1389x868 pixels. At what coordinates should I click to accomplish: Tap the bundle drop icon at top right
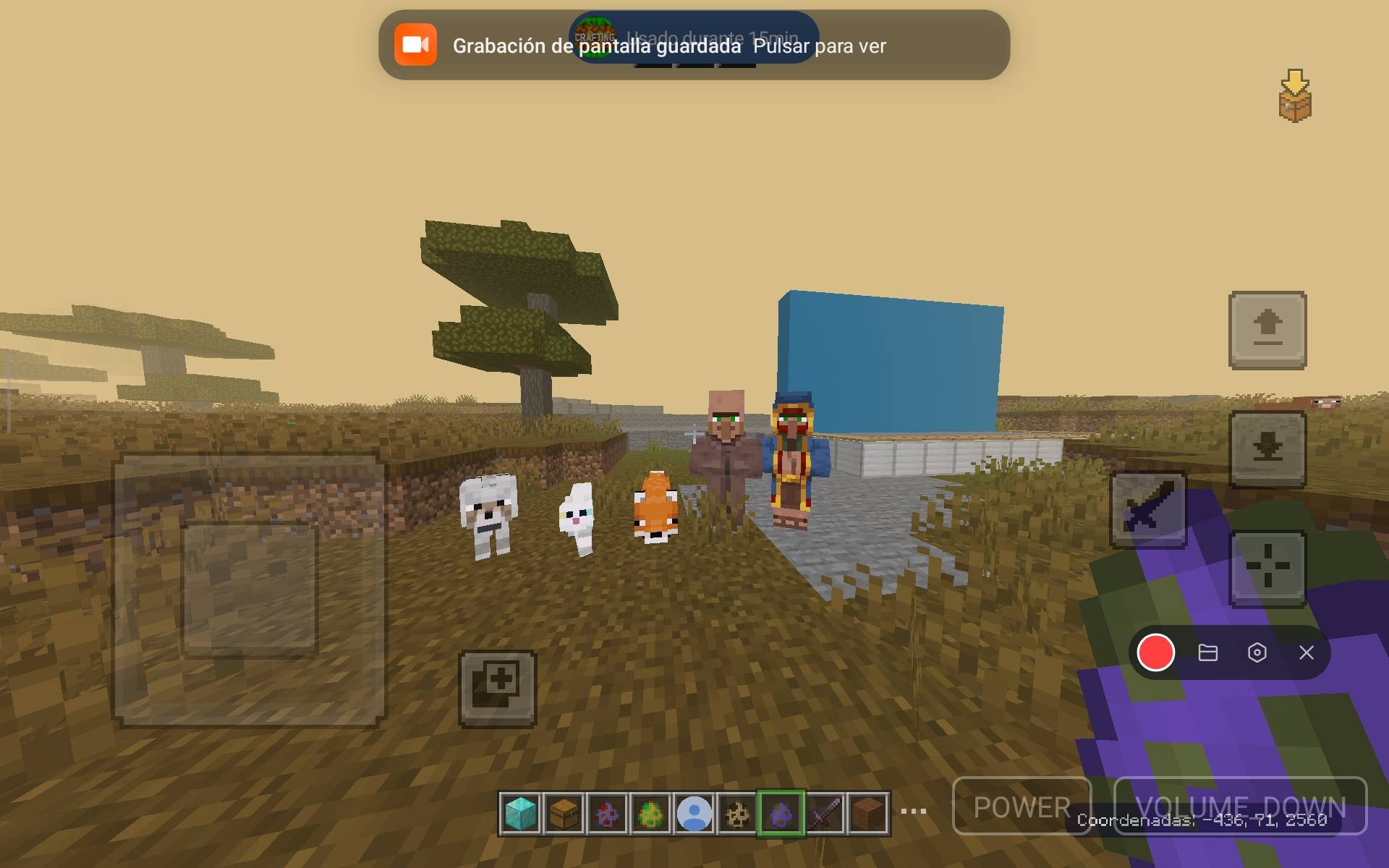click(1294, 98)
